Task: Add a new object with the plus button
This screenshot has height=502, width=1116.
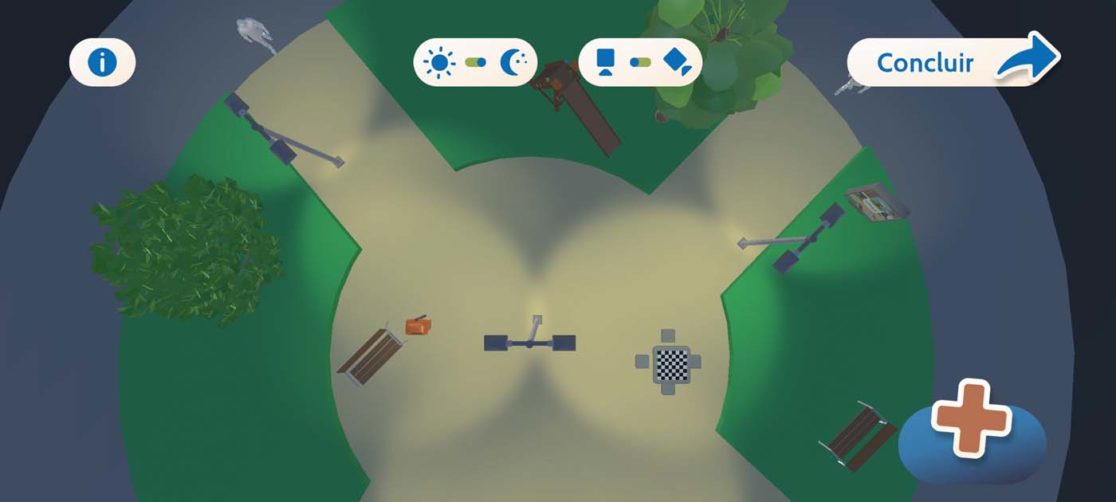Action: click(x=972, y=422)
